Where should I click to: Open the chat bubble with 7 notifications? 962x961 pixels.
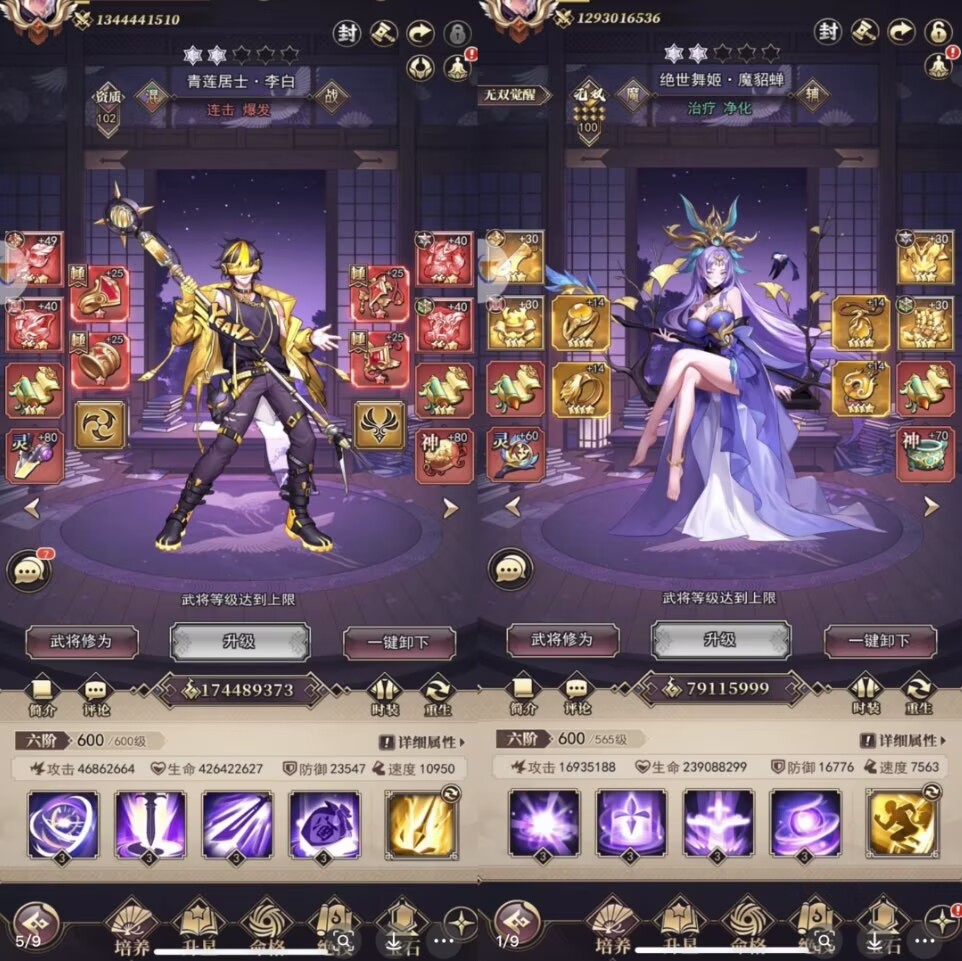(x=29, y=570)
